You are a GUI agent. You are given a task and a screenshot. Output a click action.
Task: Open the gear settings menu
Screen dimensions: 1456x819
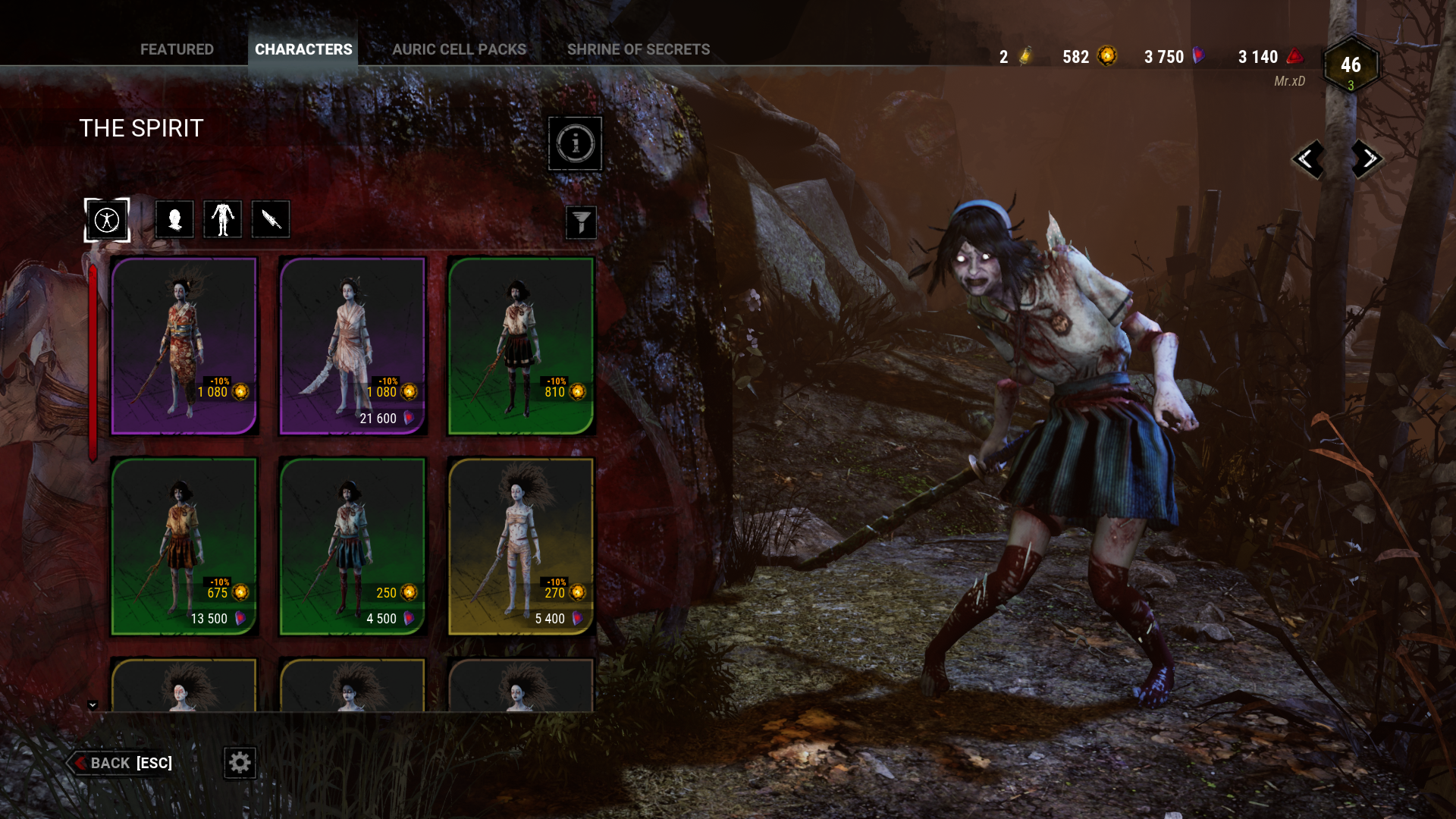[240, 763]
